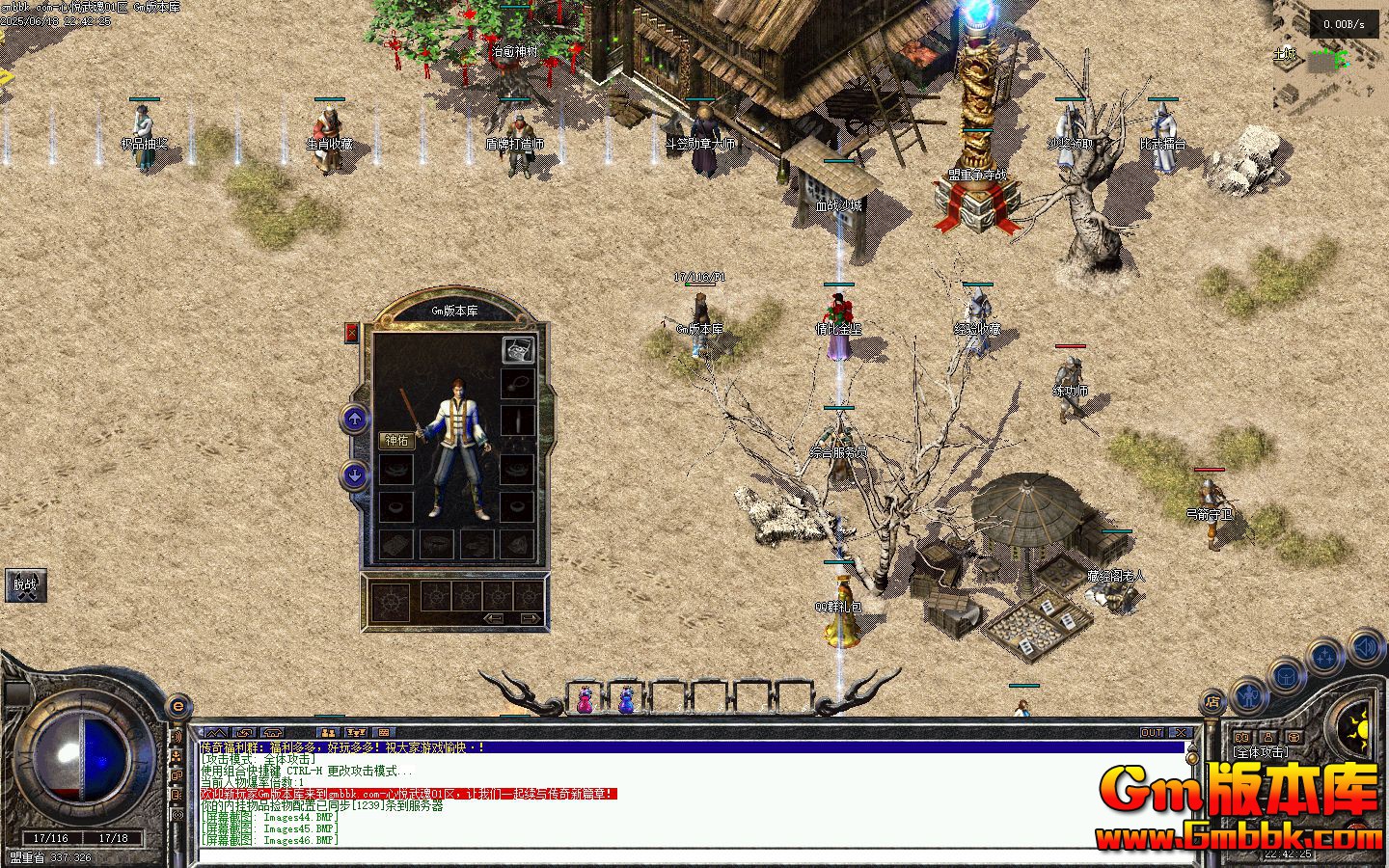Click the down arrow on character panel
Viewport: 1389px width, 868px height.
[355, 475]
